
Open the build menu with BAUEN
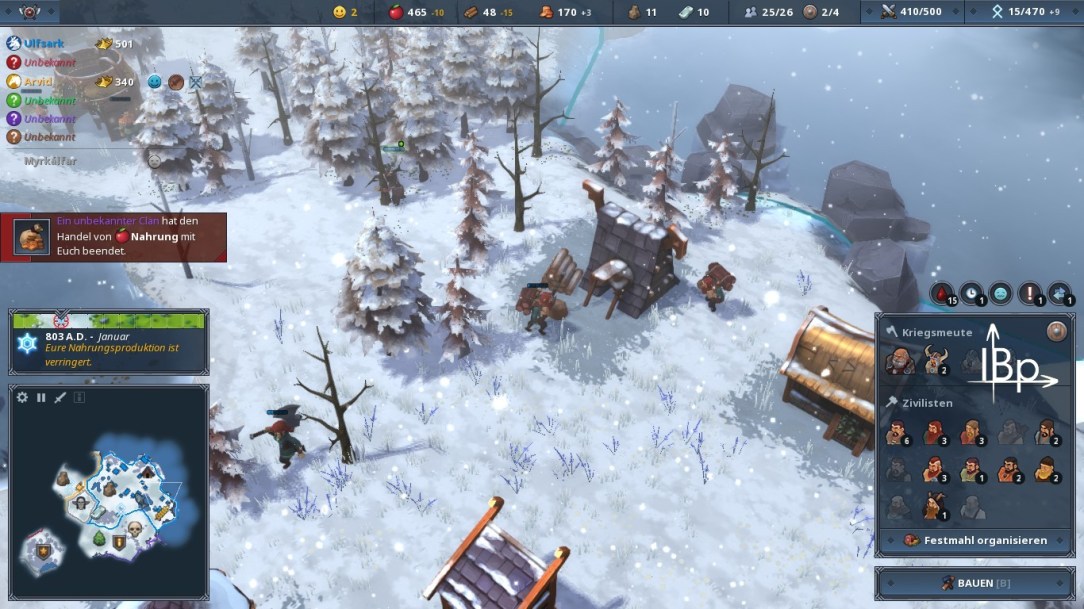point(974,583)
